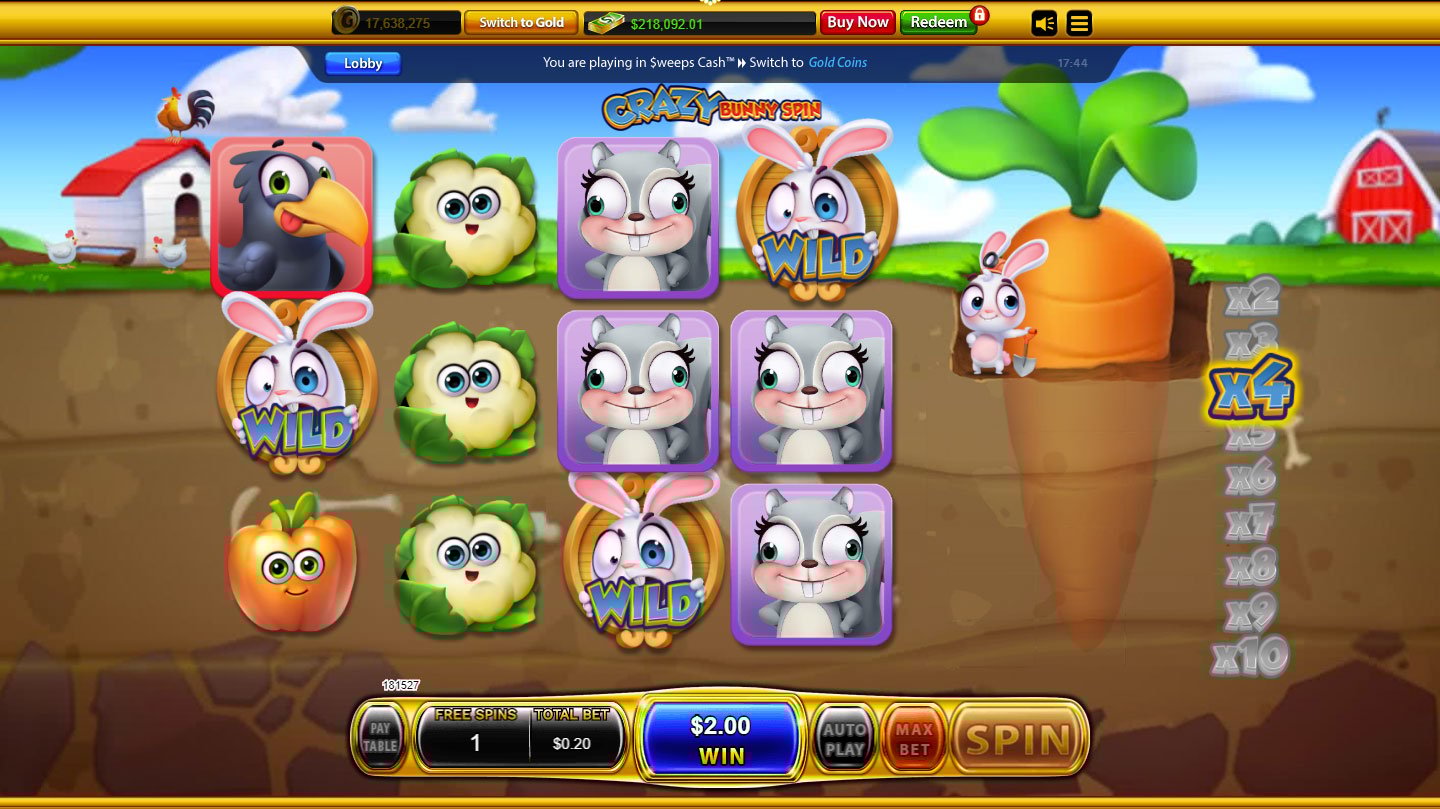This screenshot has width=1440, height=809.
Task: Click the Switch to Gold button
Action: pos(521,22)
